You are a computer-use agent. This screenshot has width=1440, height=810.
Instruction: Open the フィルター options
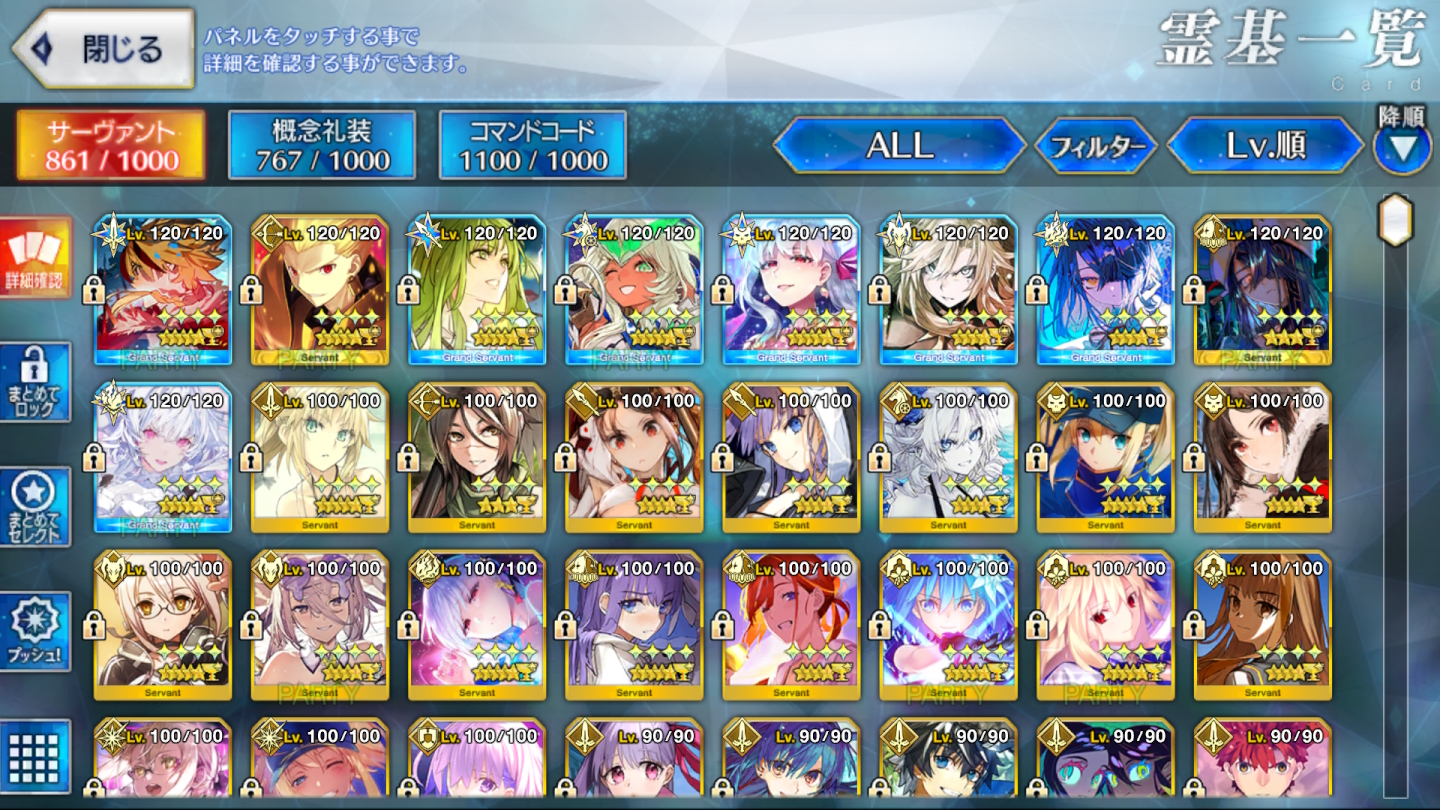point(1097,147)
